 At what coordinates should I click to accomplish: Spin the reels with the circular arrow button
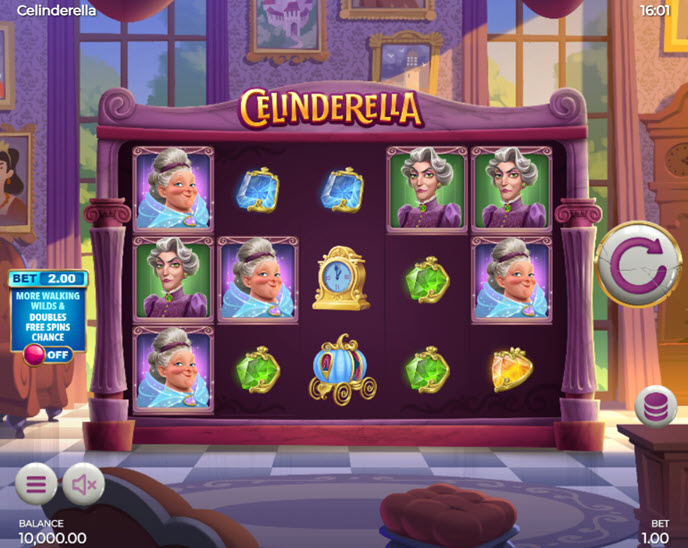tap(638, 265)
